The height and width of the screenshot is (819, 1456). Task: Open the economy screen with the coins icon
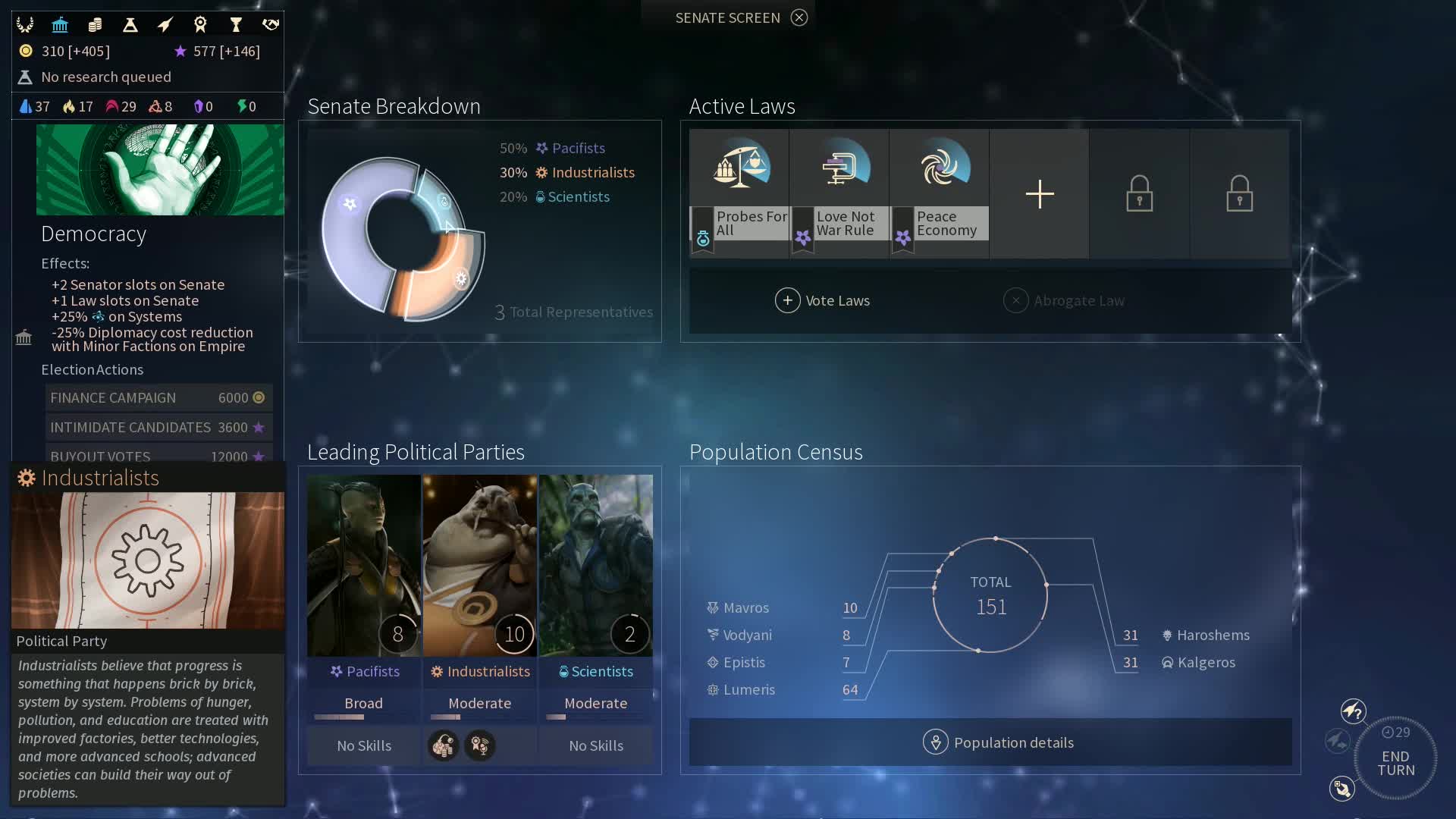(x=95, y=24)
